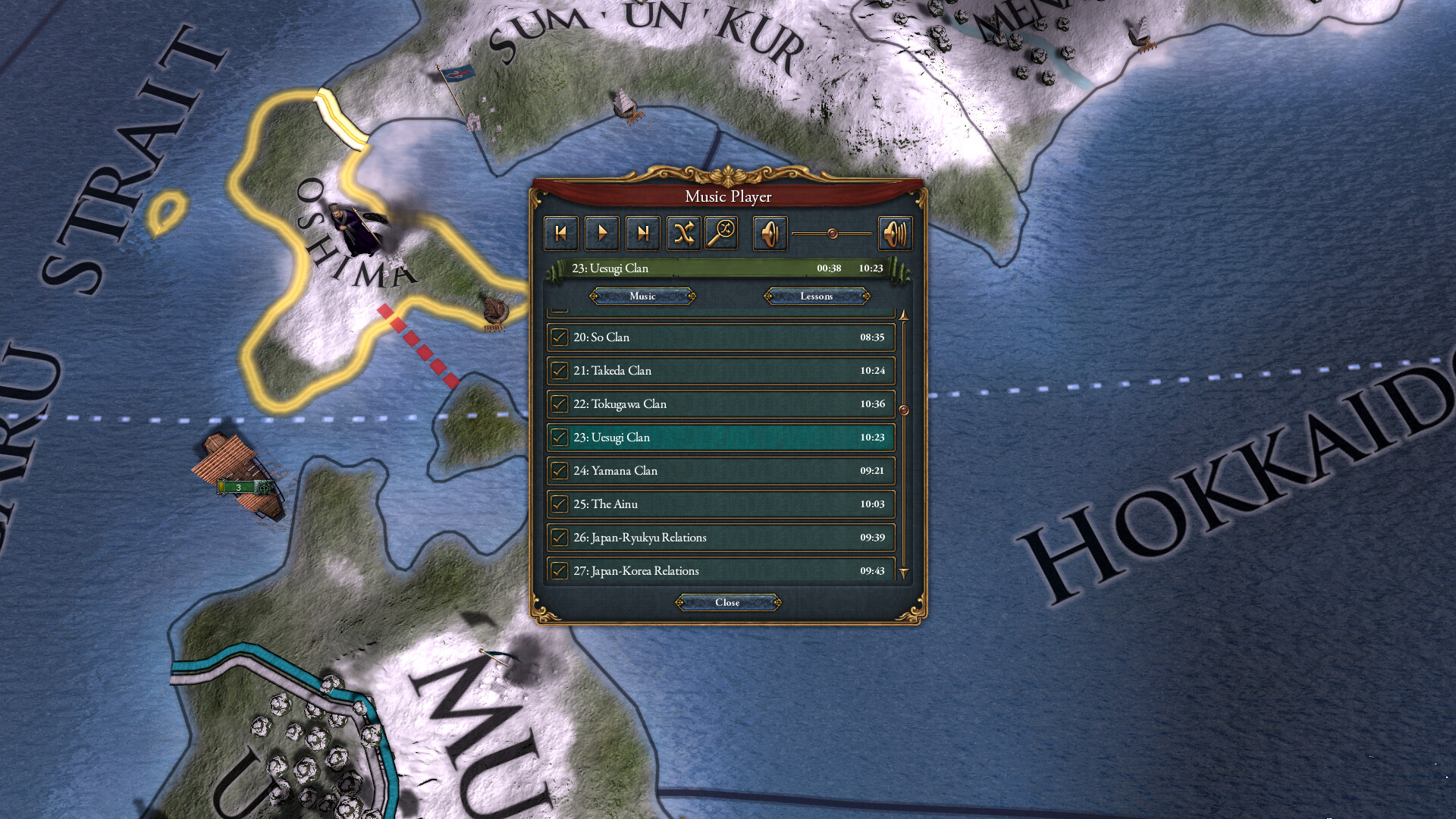
Task: Disable 27: Japan-Korea Relations track
Action: point(560,570)
